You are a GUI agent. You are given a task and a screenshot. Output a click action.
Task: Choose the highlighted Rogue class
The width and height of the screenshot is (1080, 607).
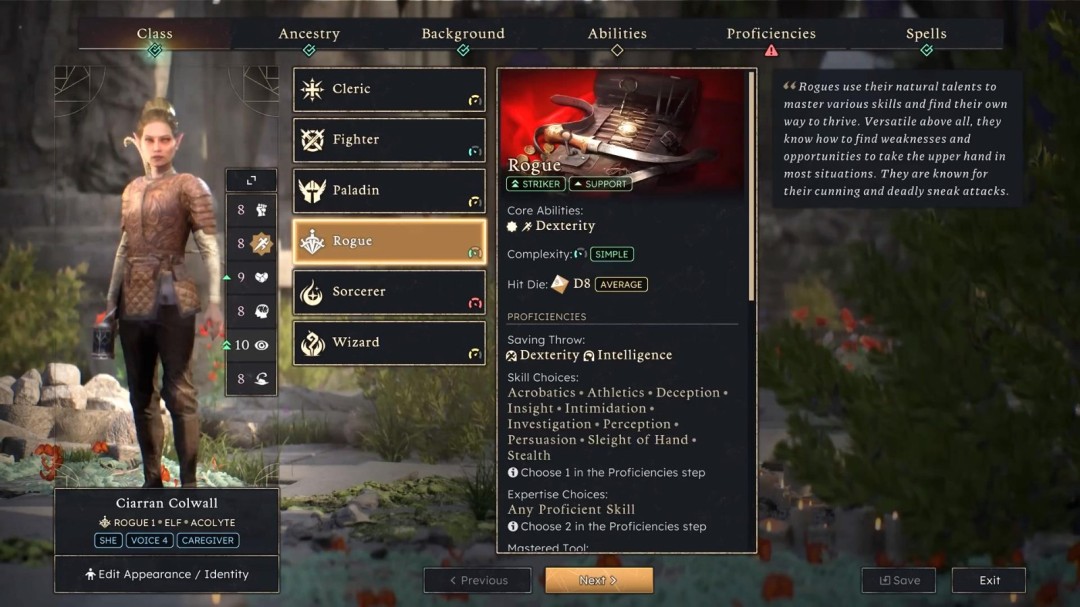[x=389, y=241]
